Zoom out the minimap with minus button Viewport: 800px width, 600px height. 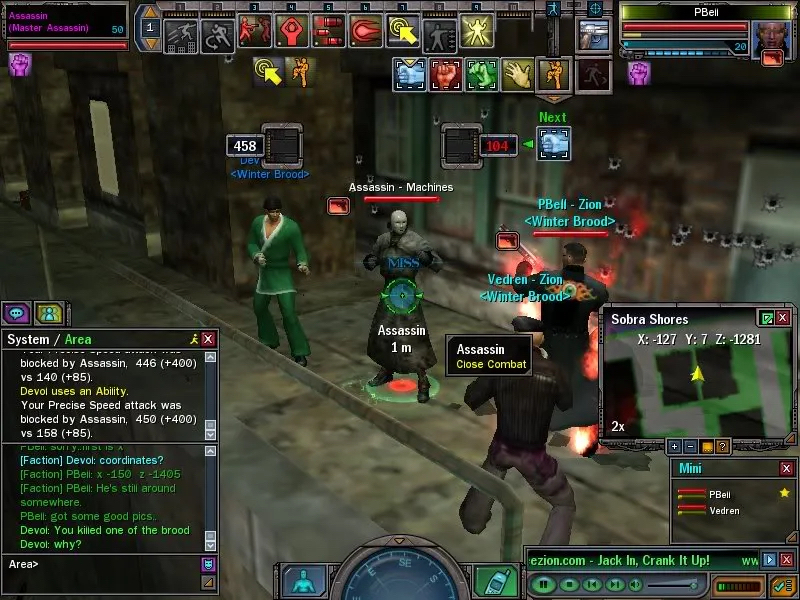691,446
